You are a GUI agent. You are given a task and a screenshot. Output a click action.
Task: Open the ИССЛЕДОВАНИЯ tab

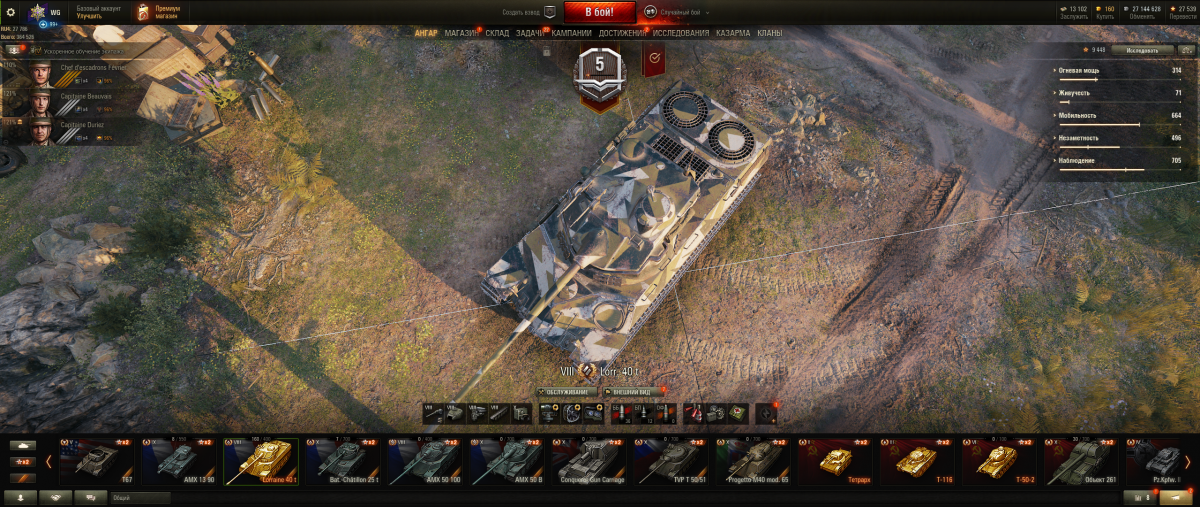[681, 33]
